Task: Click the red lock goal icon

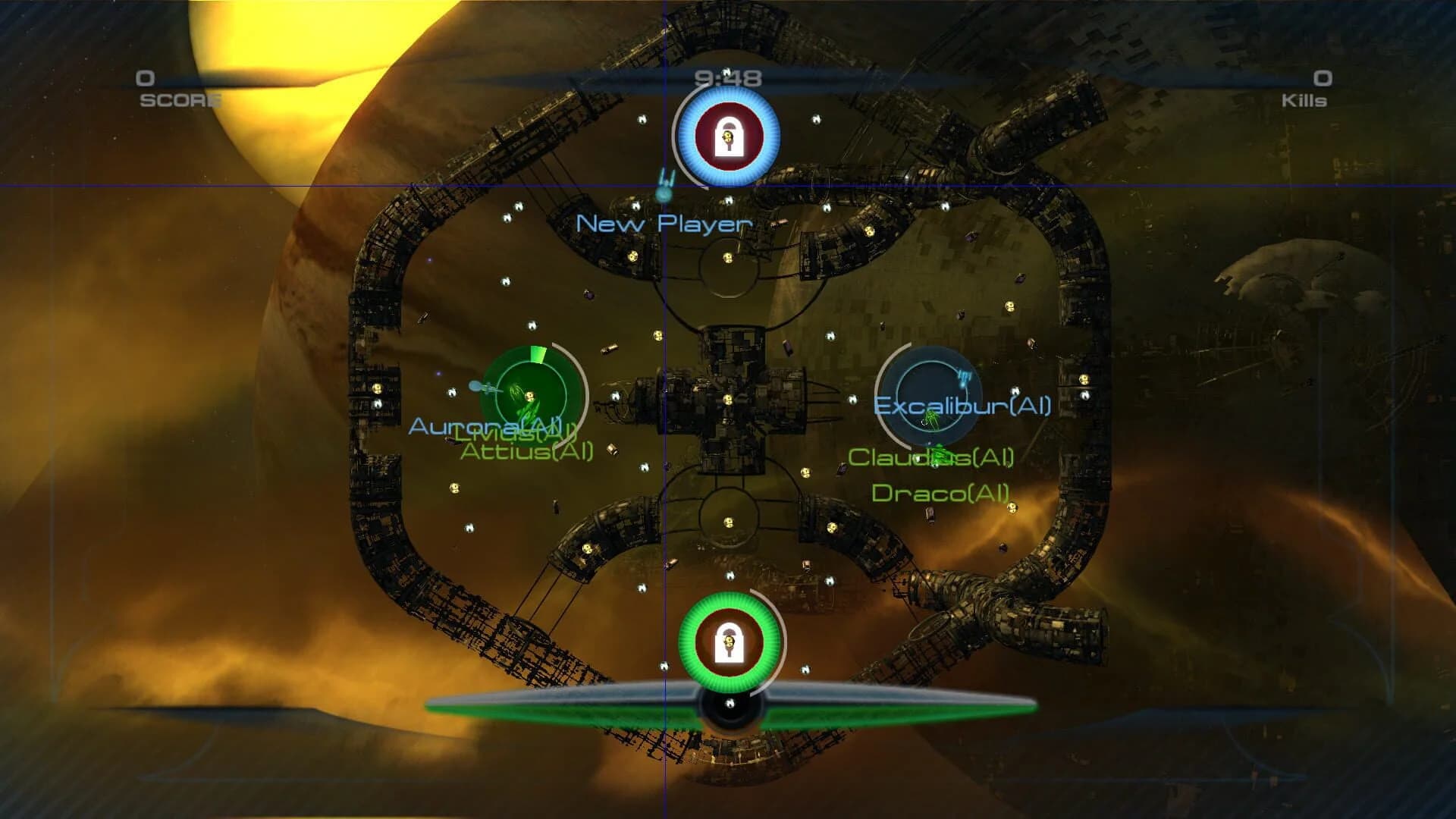Action: pos(730,135)
